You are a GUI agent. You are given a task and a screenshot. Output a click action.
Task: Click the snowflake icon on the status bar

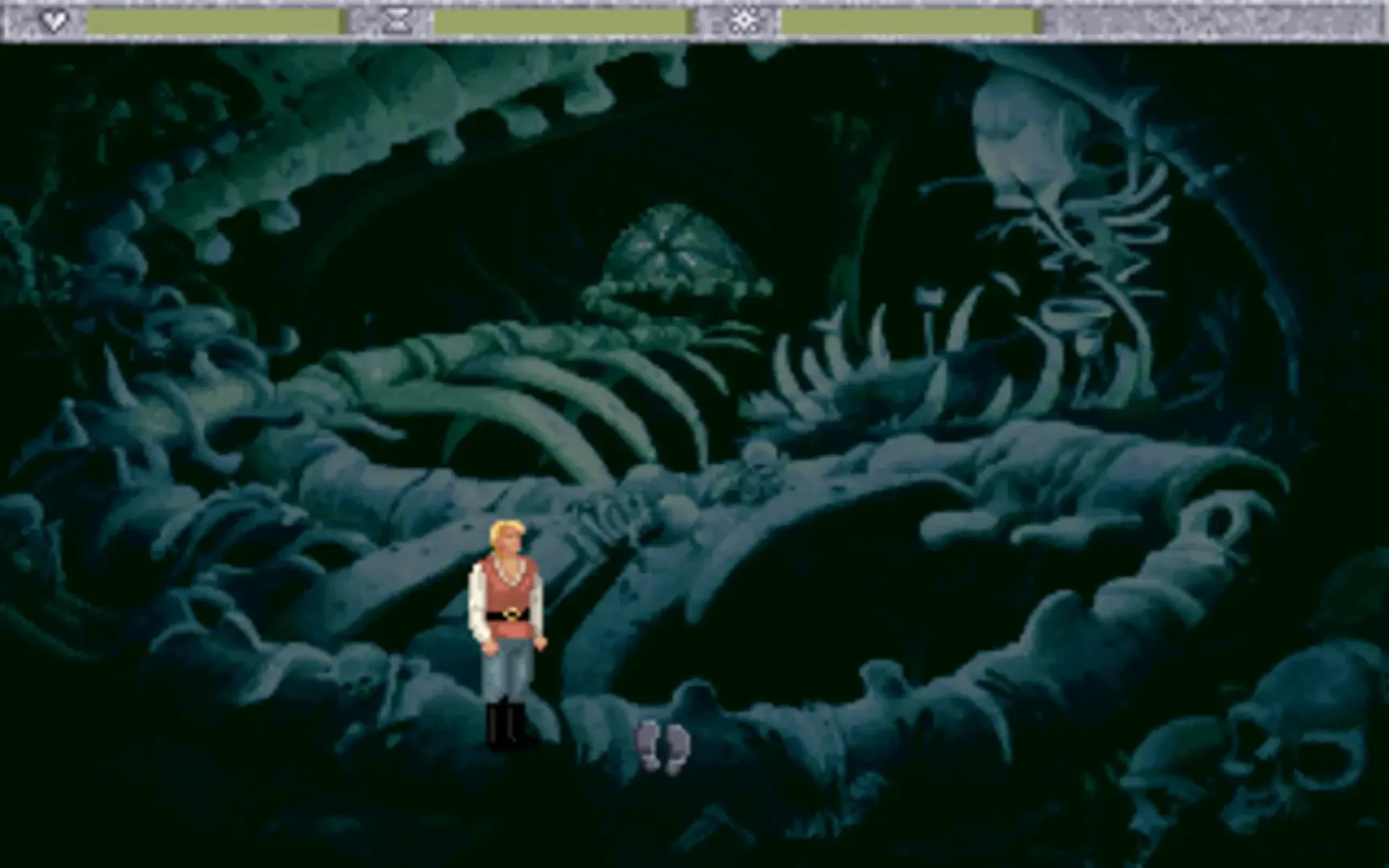point(744,21)
